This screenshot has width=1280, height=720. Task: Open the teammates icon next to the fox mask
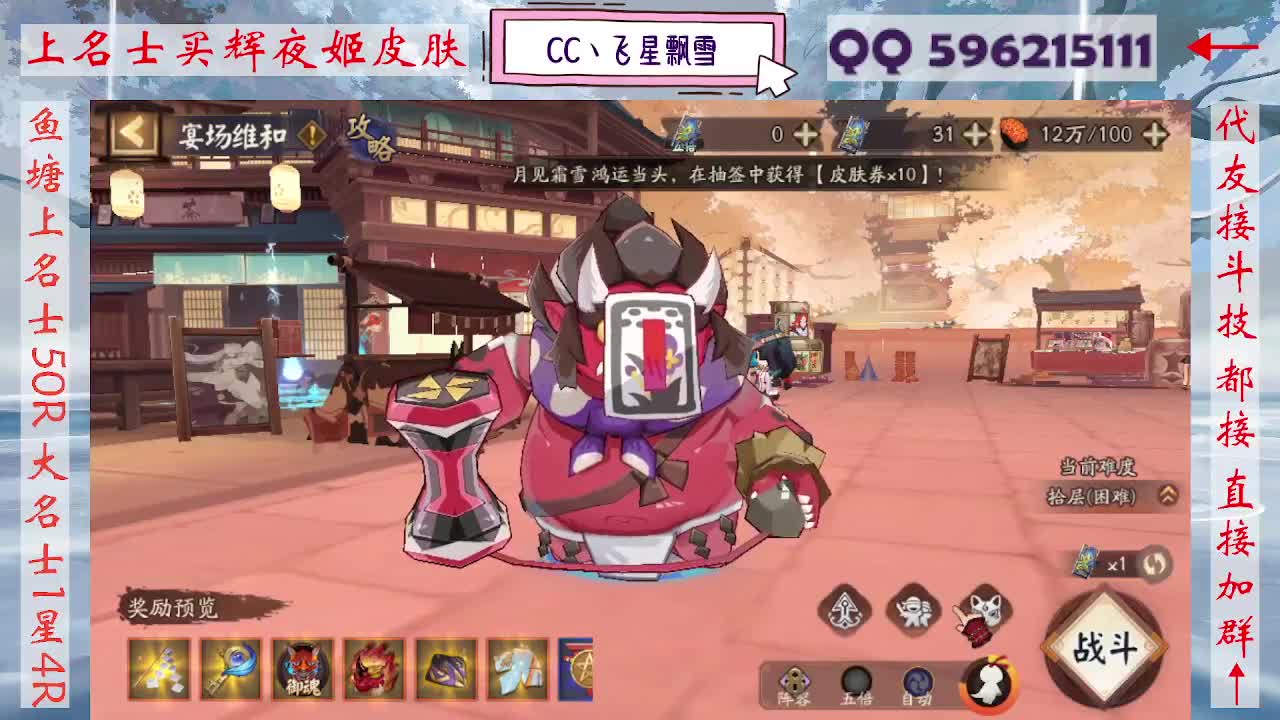(x=913, y=611)
